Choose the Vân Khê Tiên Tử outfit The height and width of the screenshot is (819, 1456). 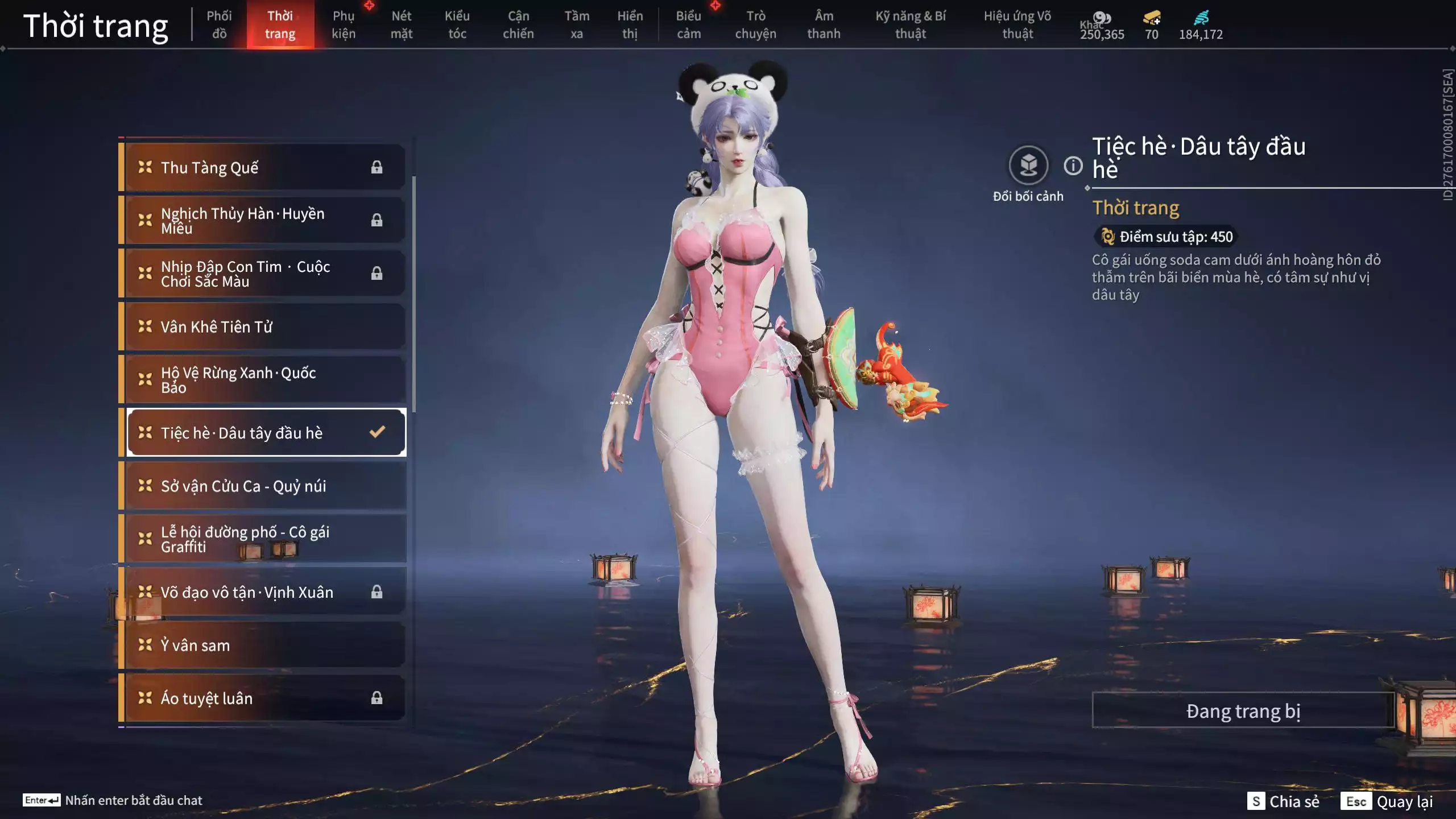coord(265,326)
